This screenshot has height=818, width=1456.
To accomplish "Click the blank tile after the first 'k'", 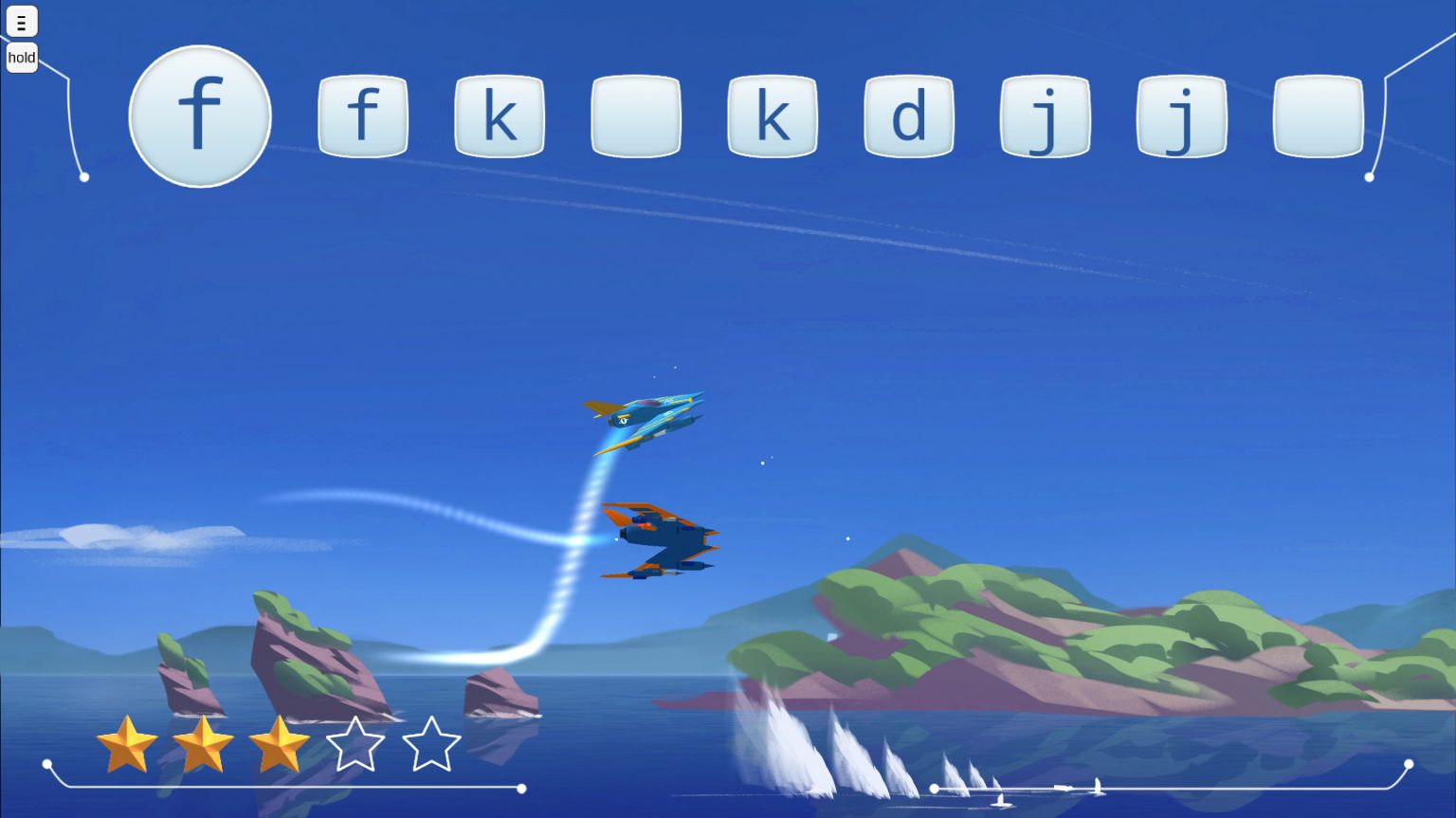I will [x=636, y=116].
